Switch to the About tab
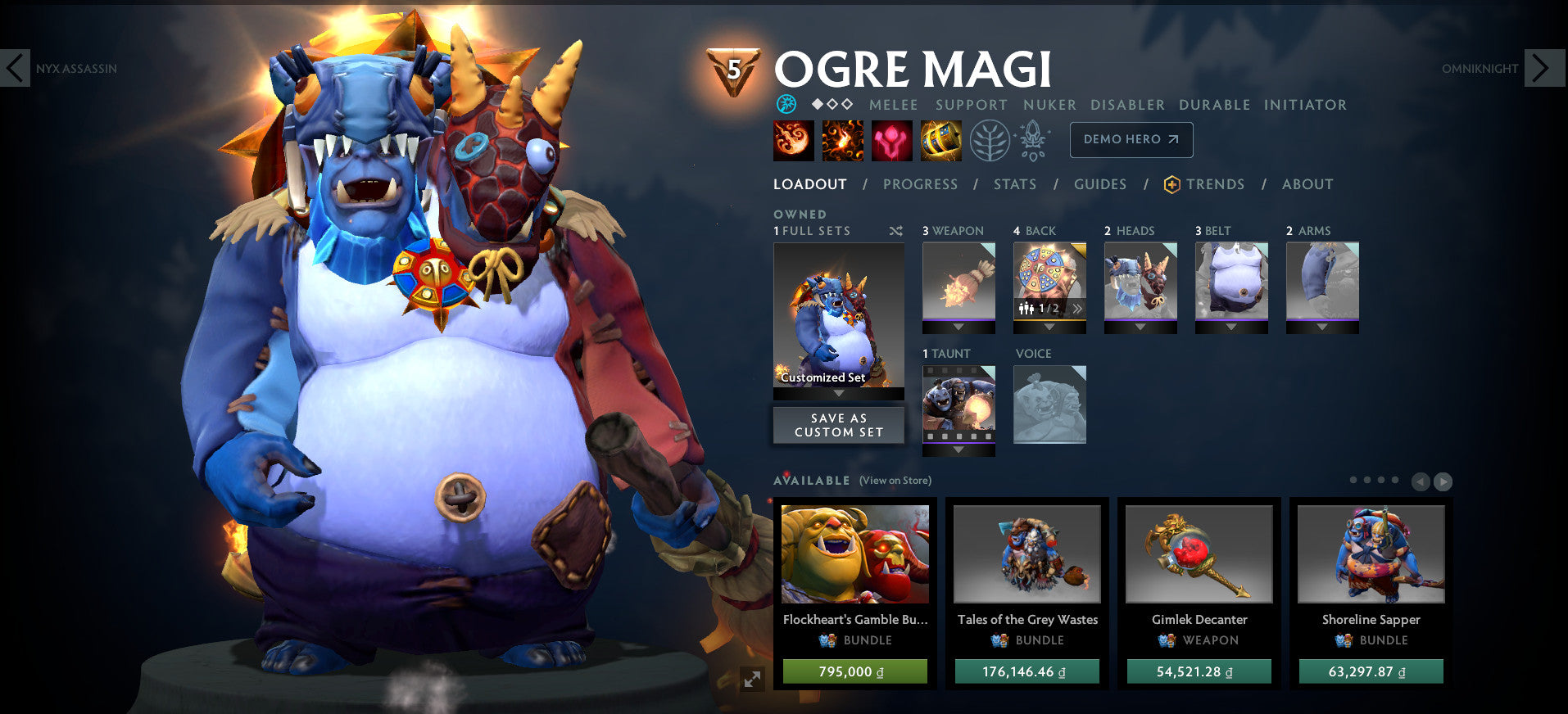The height and width of the screenshot is (714, 1568). tap(1307, 185)
